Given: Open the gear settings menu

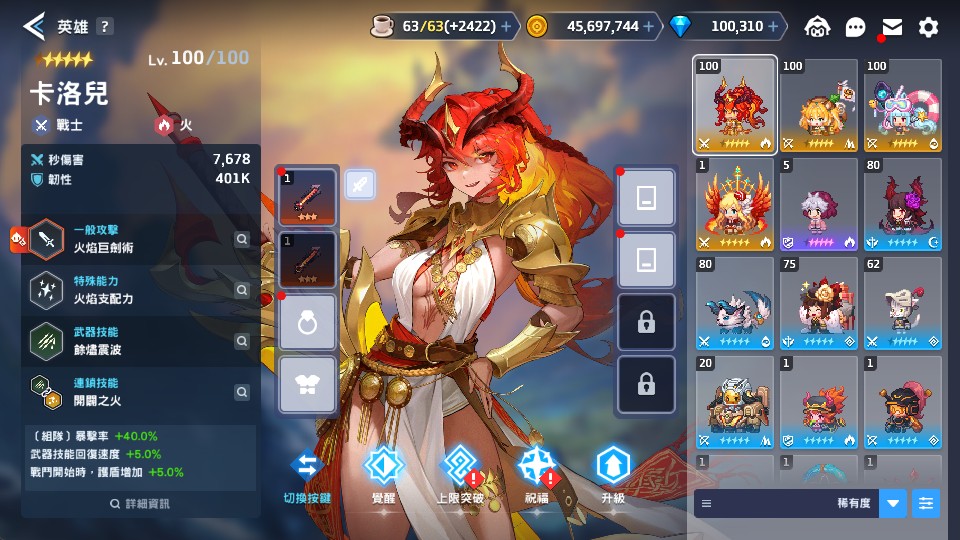Looking at the screenshot, I should [929, 27].
